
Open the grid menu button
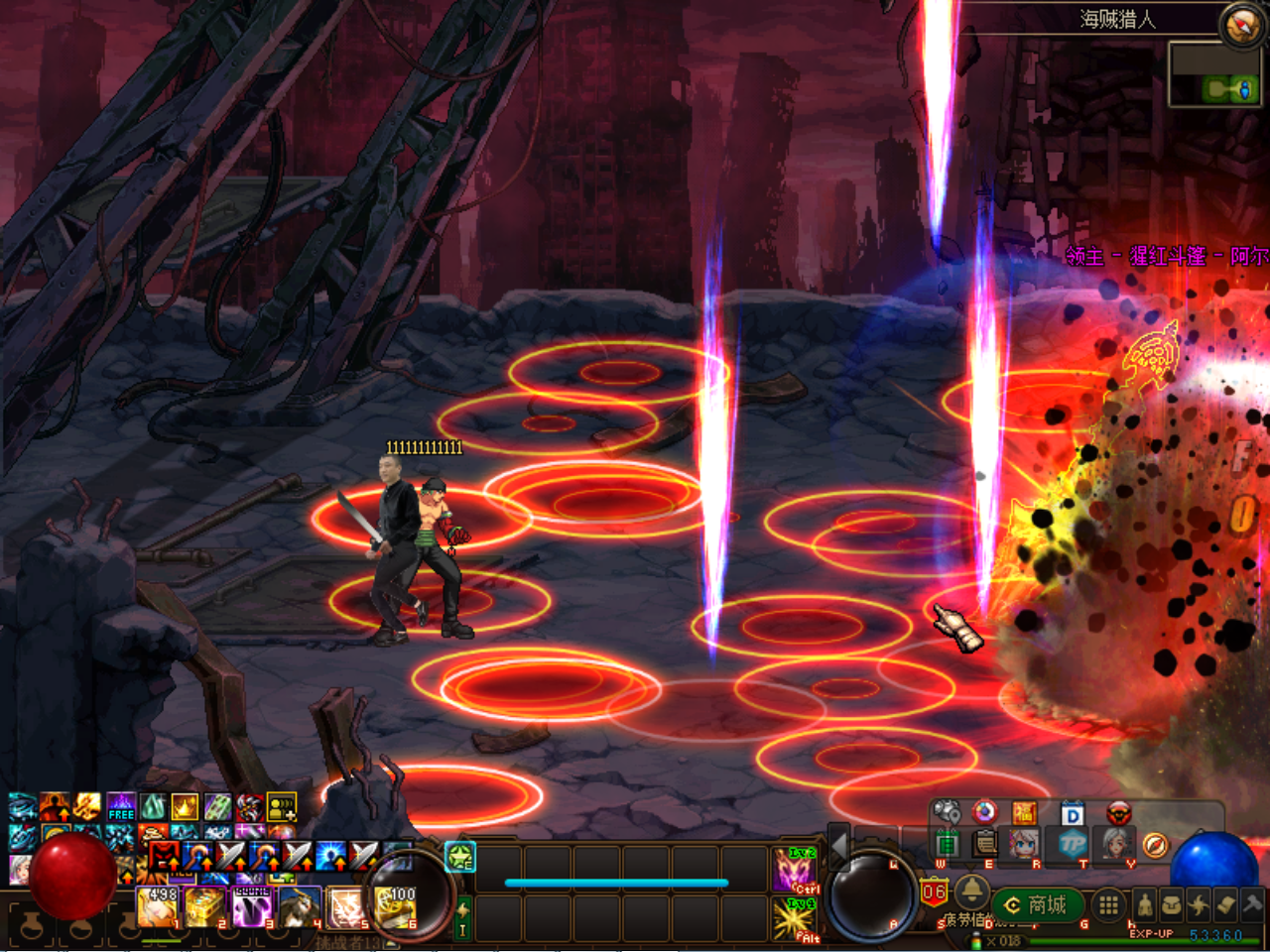(x=1108, y=904)
